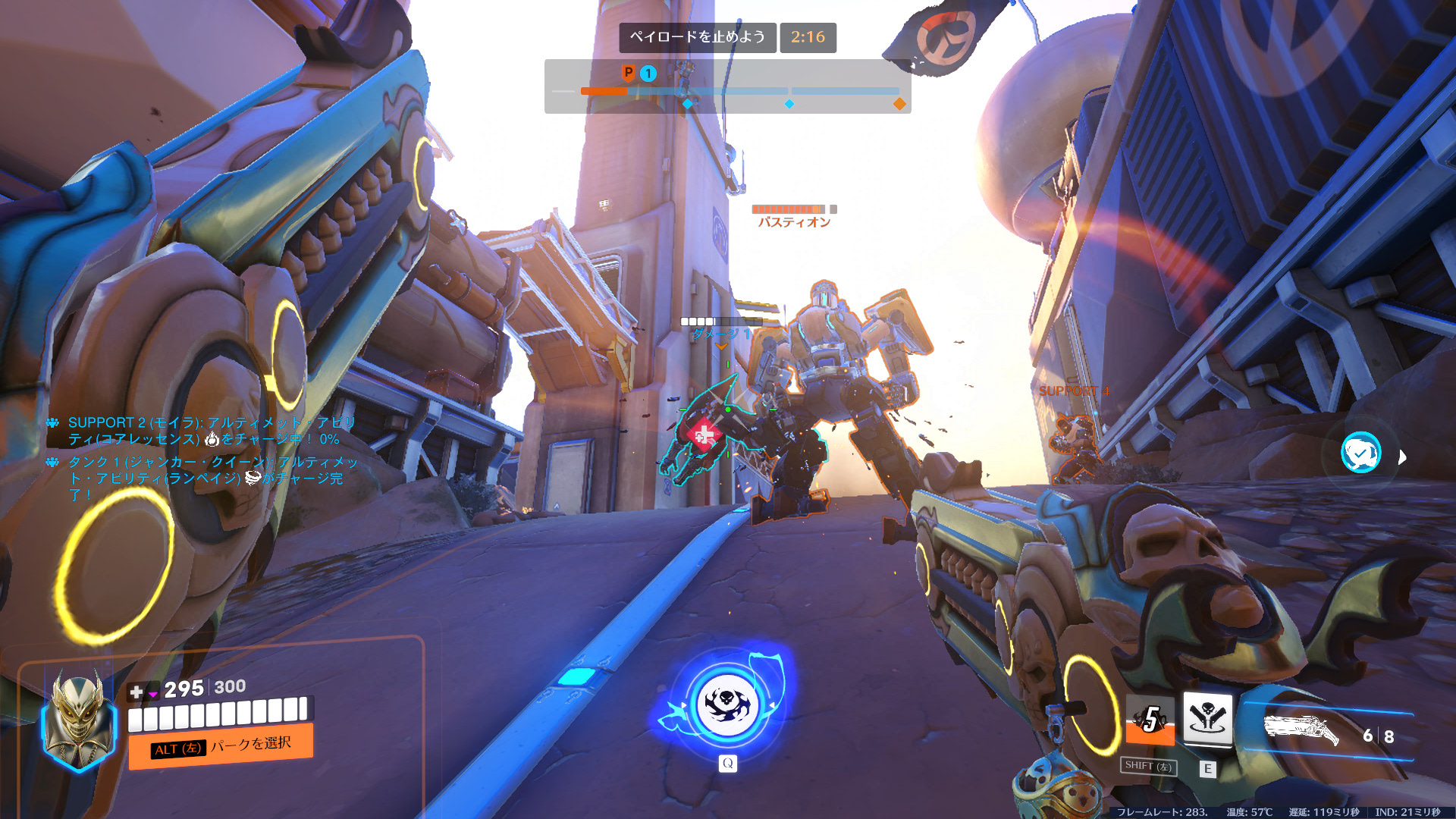Trigger the Wraith Form ability icon
Viewport: 1456px width, 819px height.
[1150, 719]
